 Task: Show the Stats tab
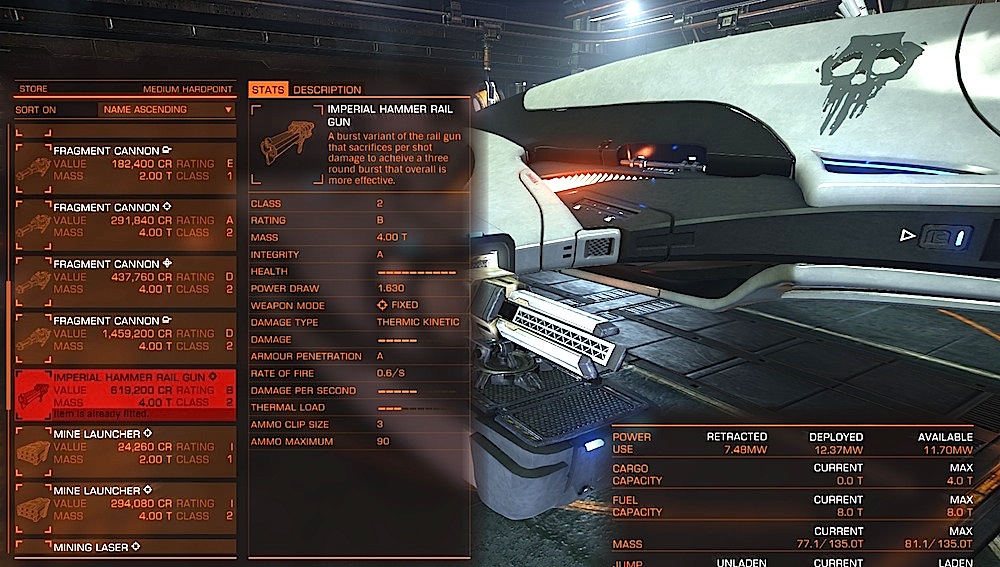point(269,90)
